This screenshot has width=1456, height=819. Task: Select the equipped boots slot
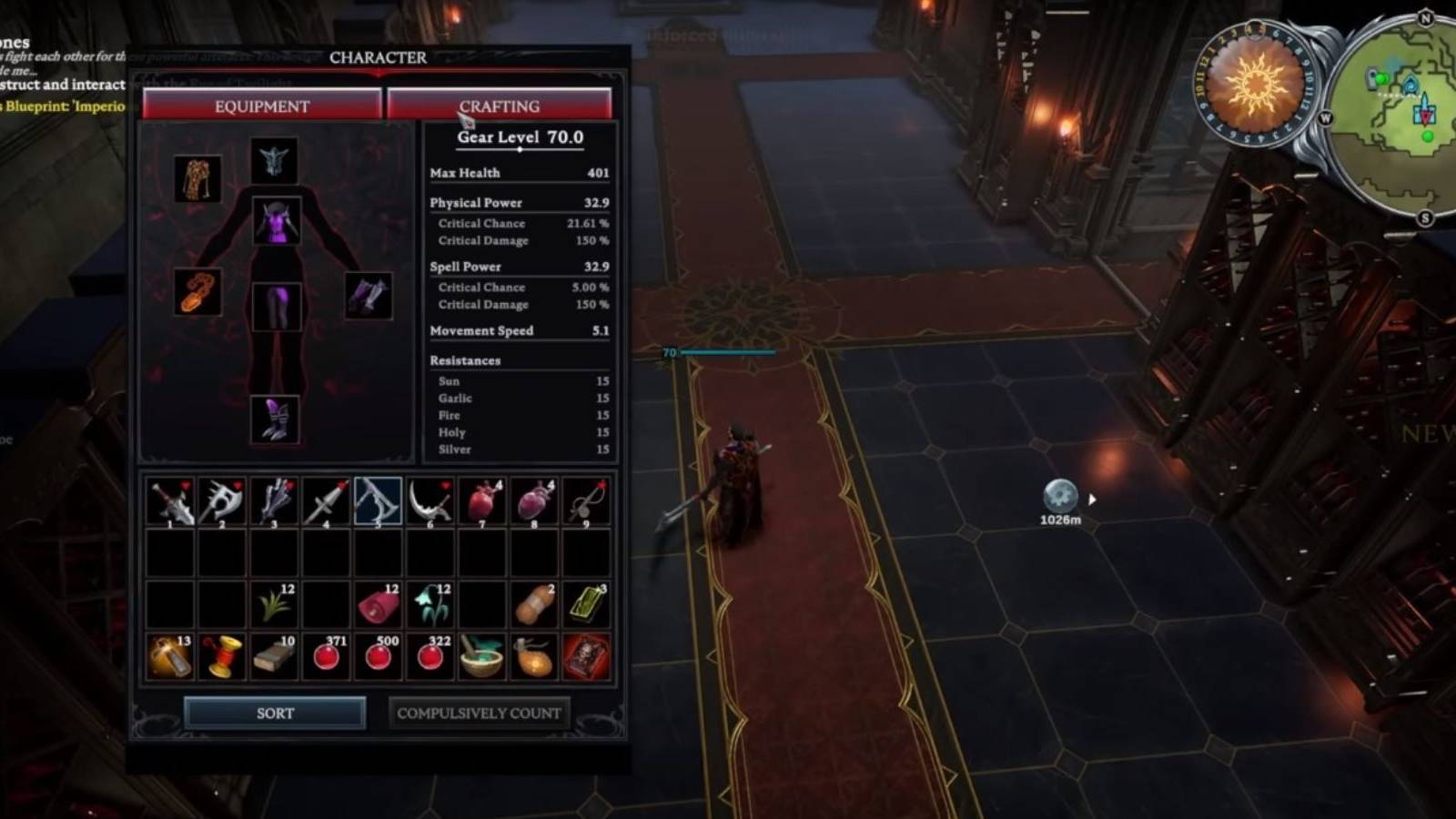coord(275,419)
